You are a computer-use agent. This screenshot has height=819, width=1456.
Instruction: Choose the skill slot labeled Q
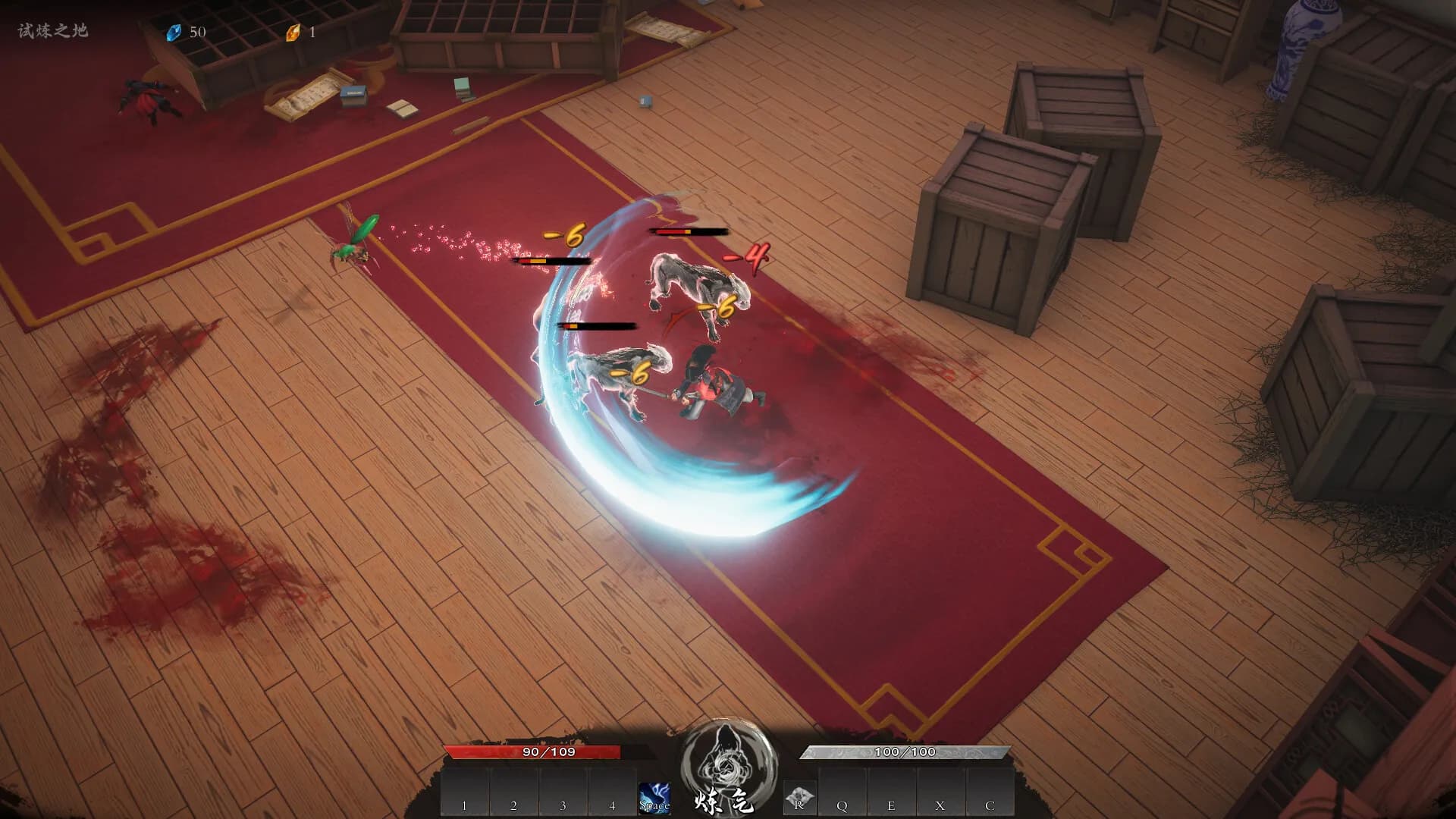tap(843, 792)
